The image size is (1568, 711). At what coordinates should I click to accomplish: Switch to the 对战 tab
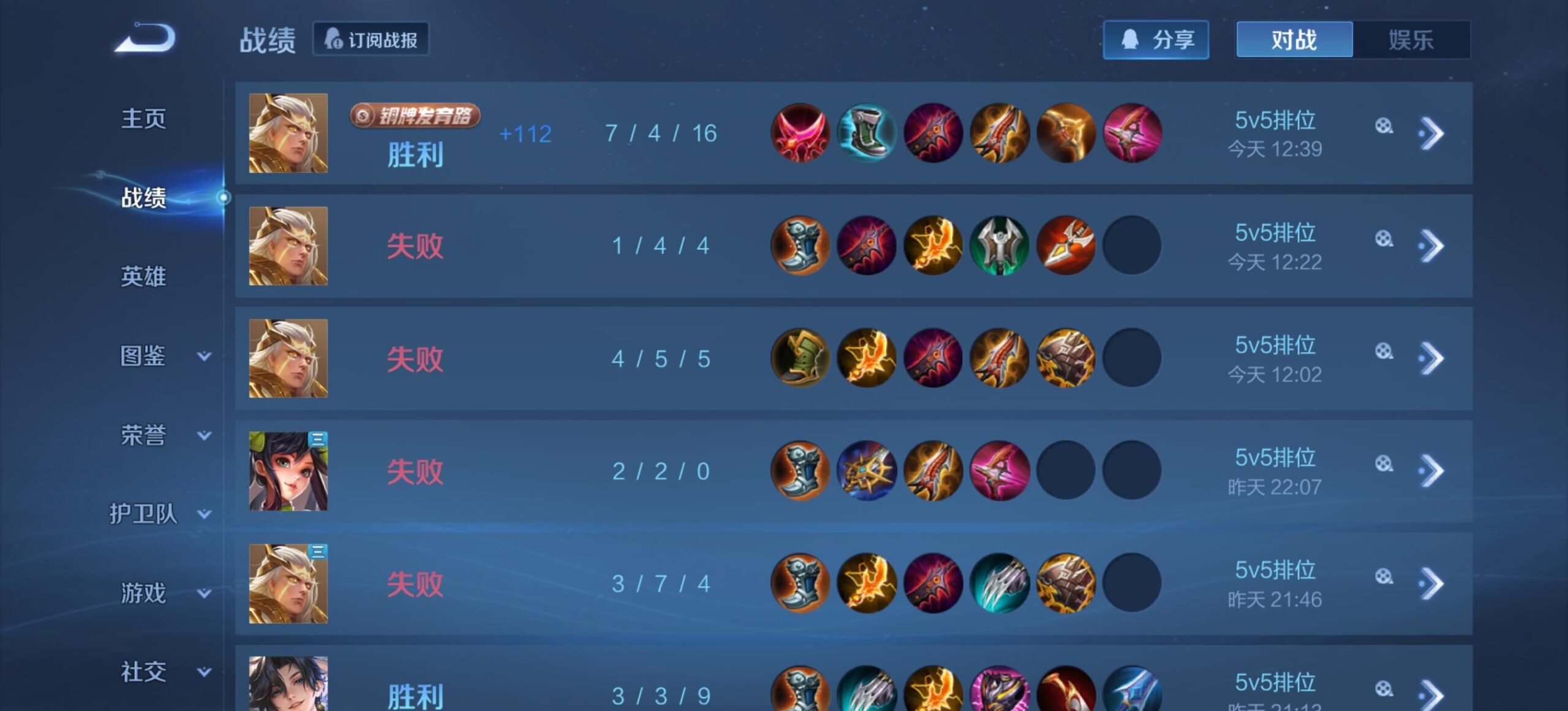point(1294,40)
